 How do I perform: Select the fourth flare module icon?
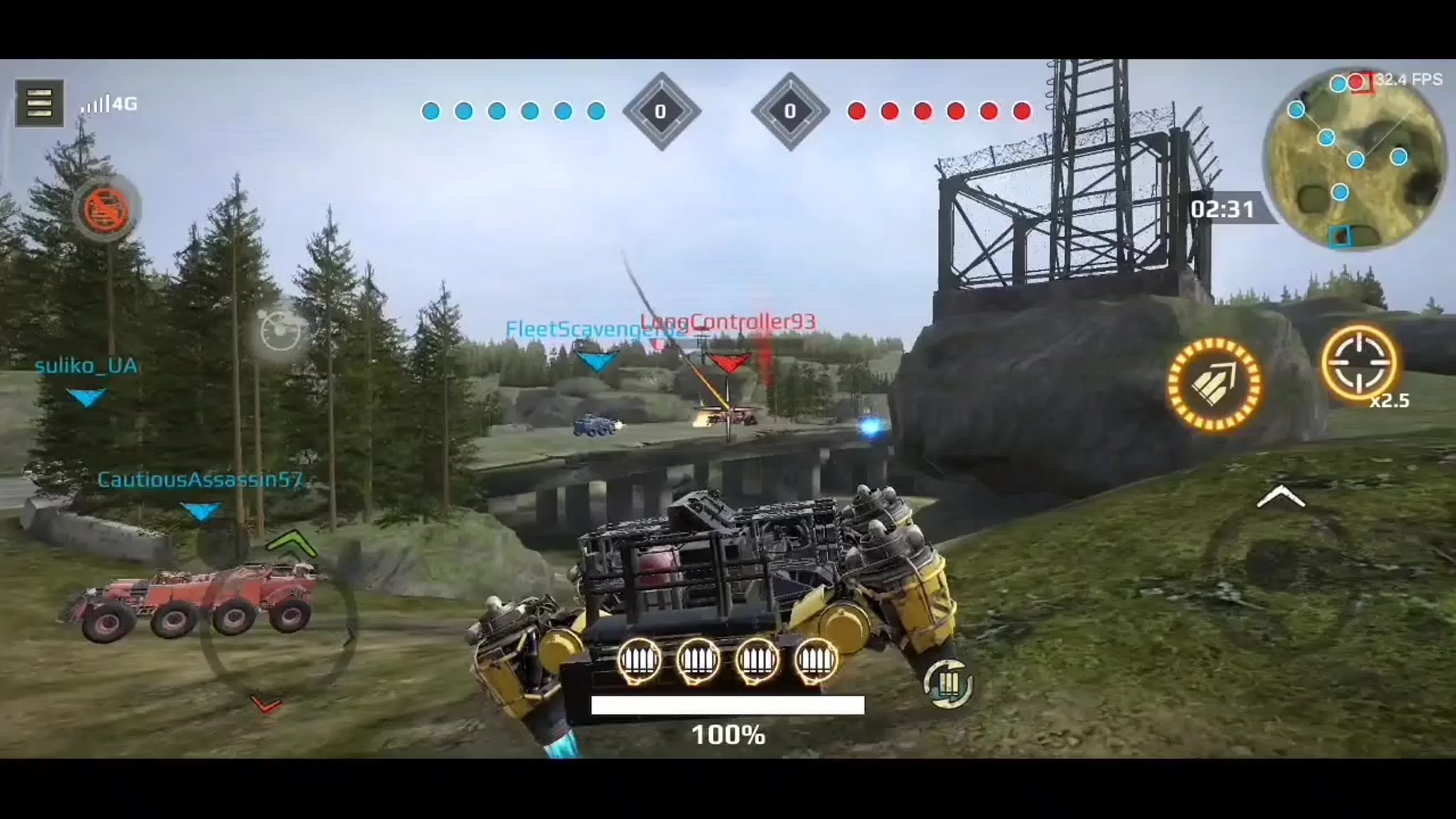click(815, 661)
